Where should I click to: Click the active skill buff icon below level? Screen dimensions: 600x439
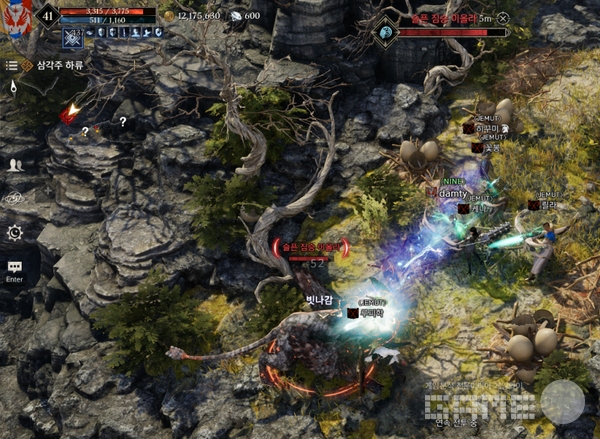[x=73, y=36]
